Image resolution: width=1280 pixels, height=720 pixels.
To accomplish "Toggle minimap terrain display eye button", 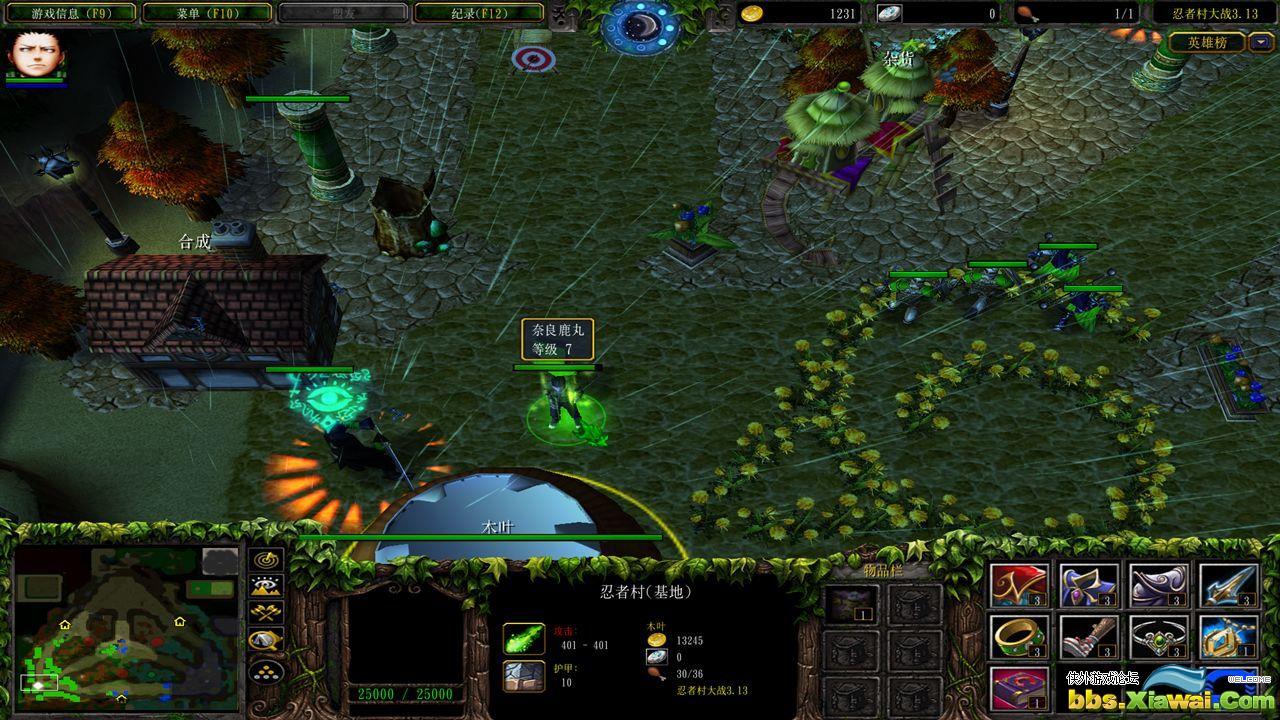I will point(267,586).
